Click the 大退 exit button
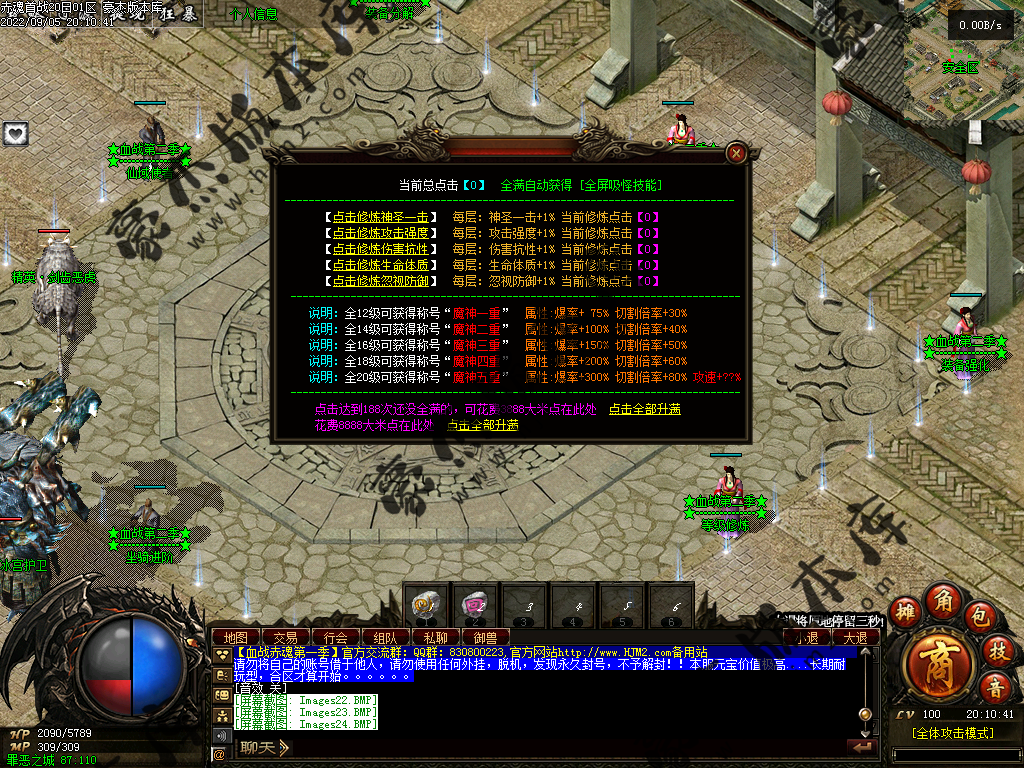This screenshot has width=1024, height=768. 855,637
